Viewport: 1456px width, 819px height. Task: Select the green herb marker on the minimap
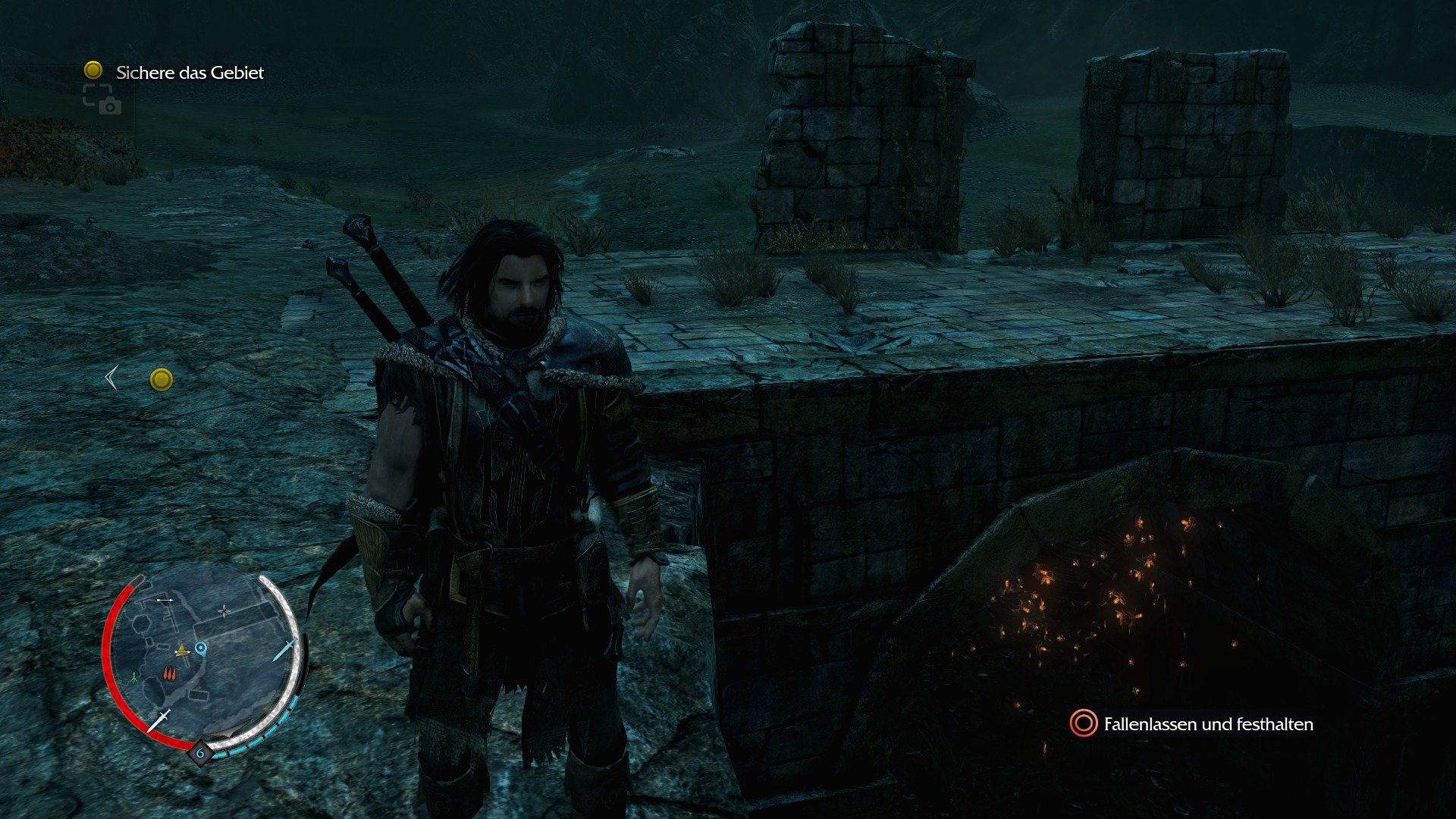click(133, 676)
